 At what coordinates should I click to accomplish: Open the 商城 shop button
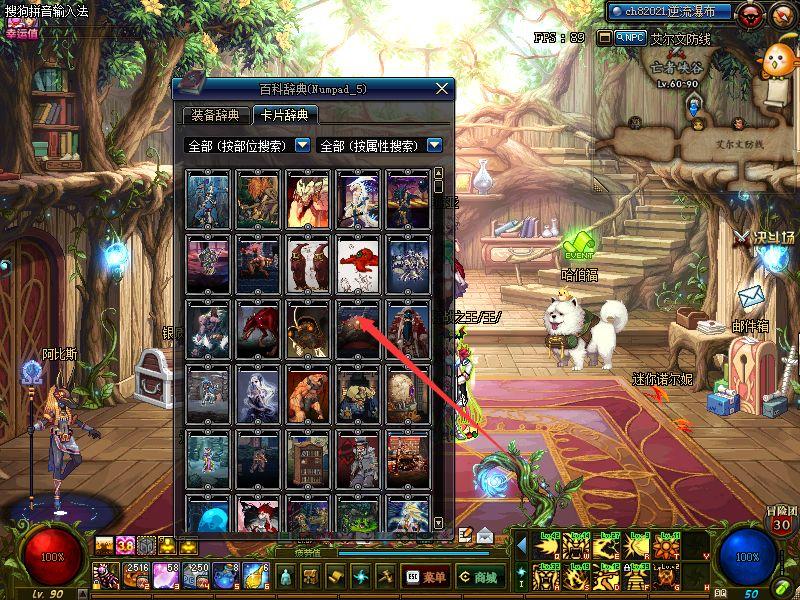coord(479,577)
